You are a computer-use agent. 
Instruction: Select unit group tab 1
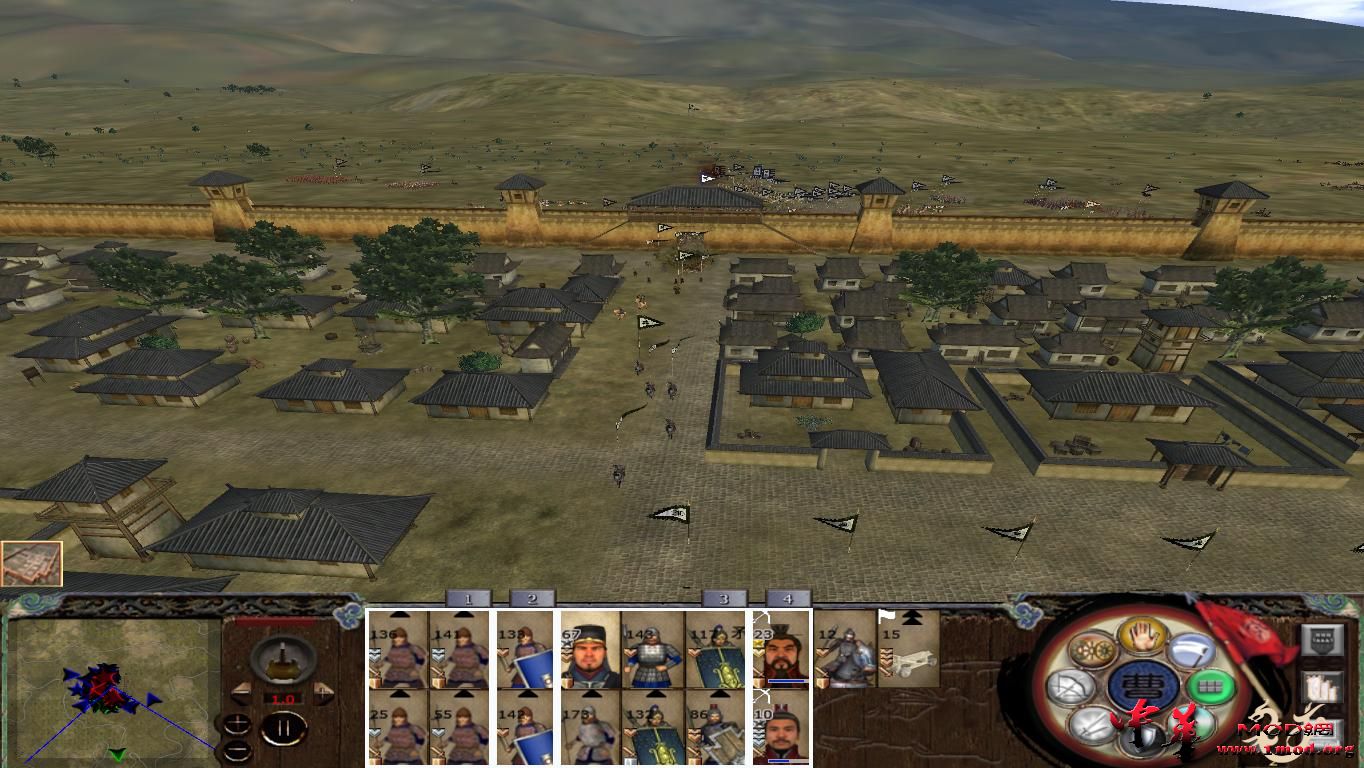point(467,599)
